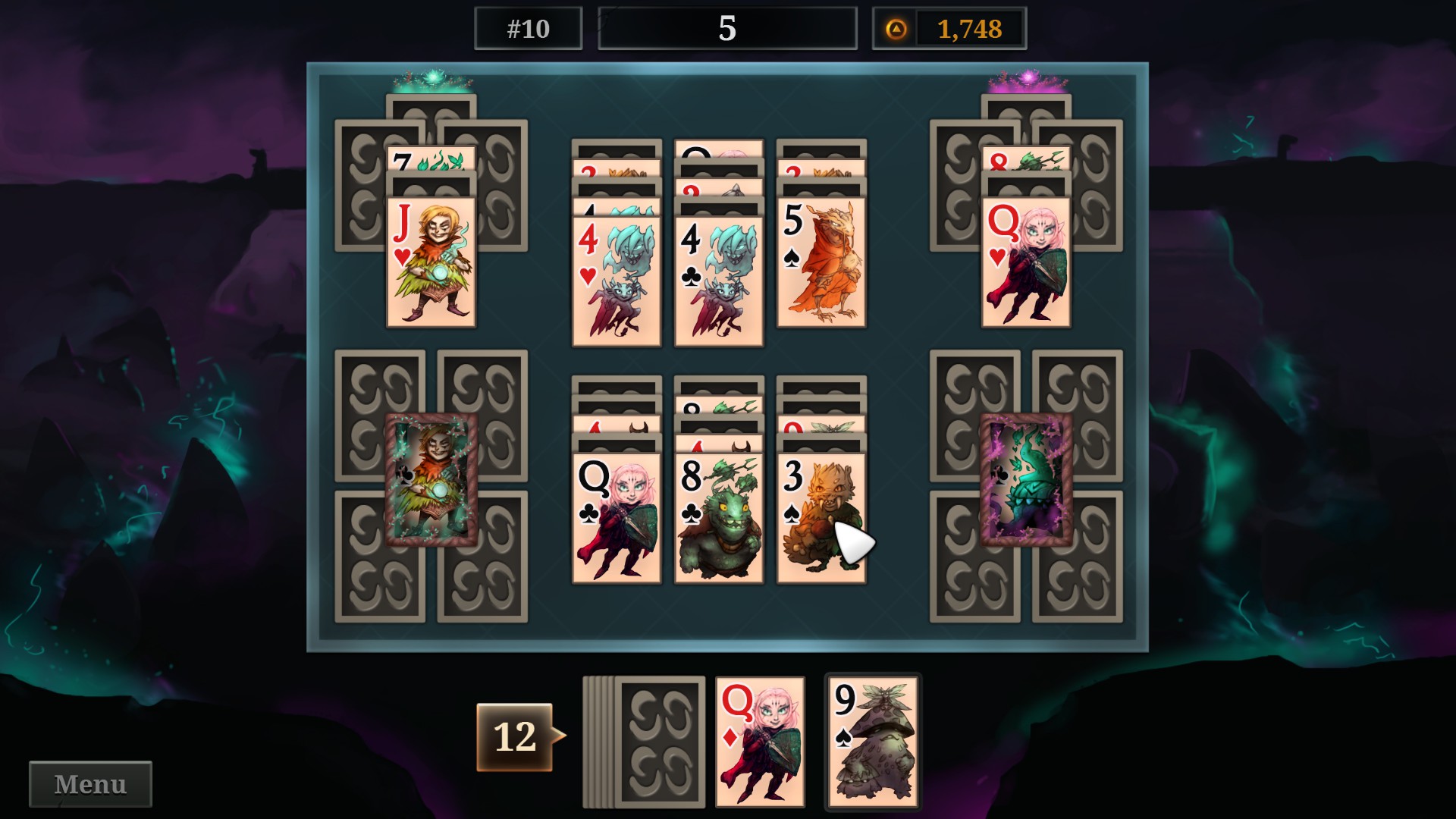Click a card back in the bottom-left pile cluster
Image resolution: width=1456 pixels, height=819 pixels.
[x=379, y=417]
